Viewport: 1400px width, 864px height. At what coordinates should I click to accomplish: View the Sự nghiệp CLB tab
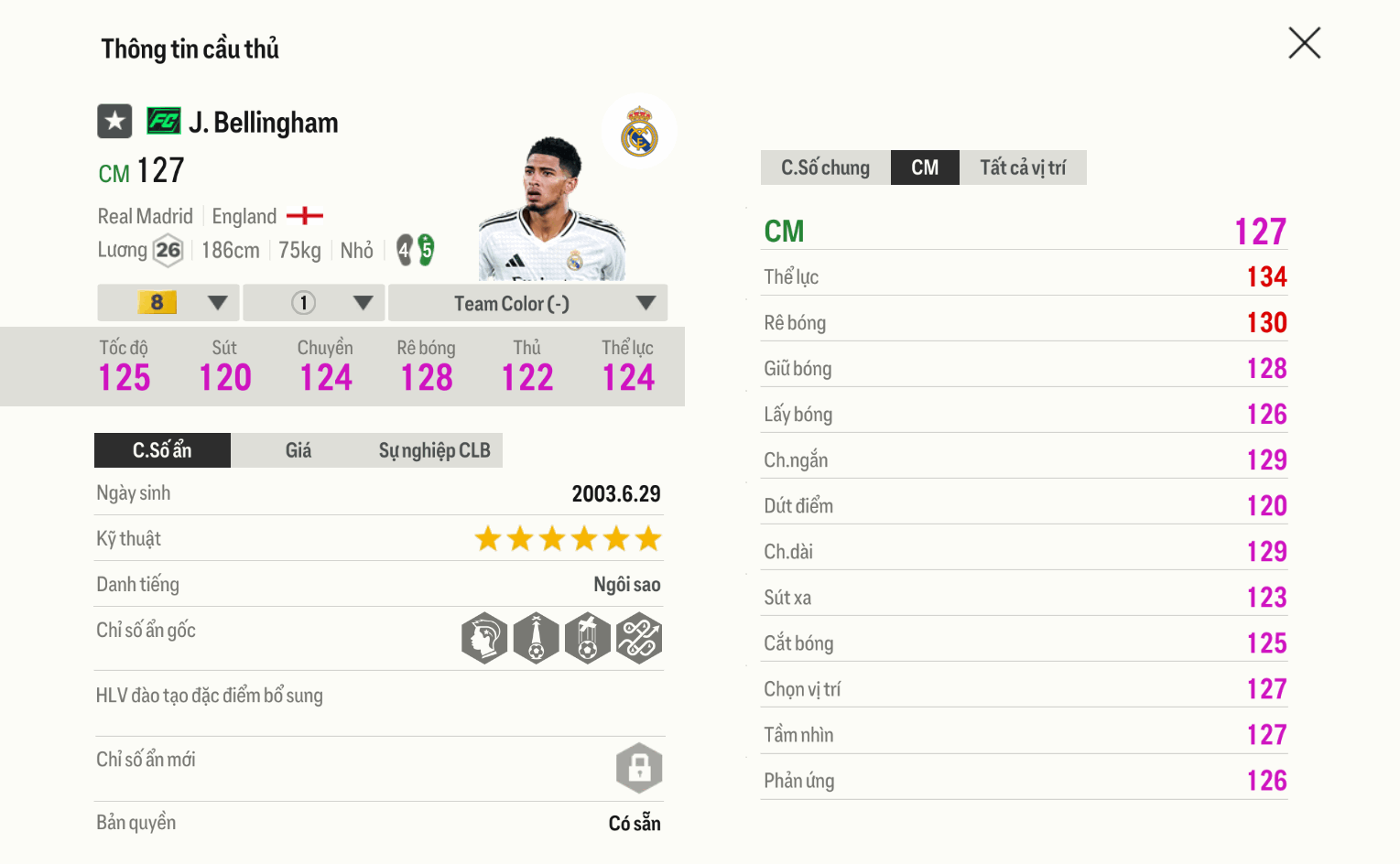pyautogui.click(x=434, y=450)
